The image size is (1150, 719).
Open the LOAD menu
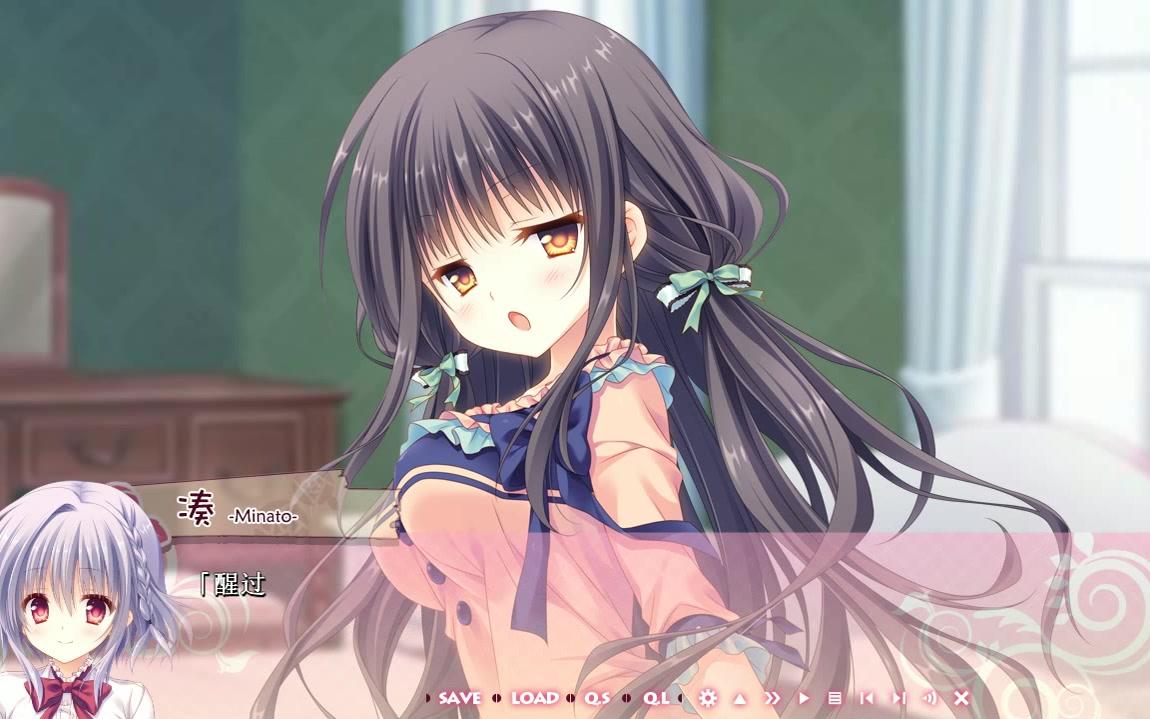tap(535, 698)
